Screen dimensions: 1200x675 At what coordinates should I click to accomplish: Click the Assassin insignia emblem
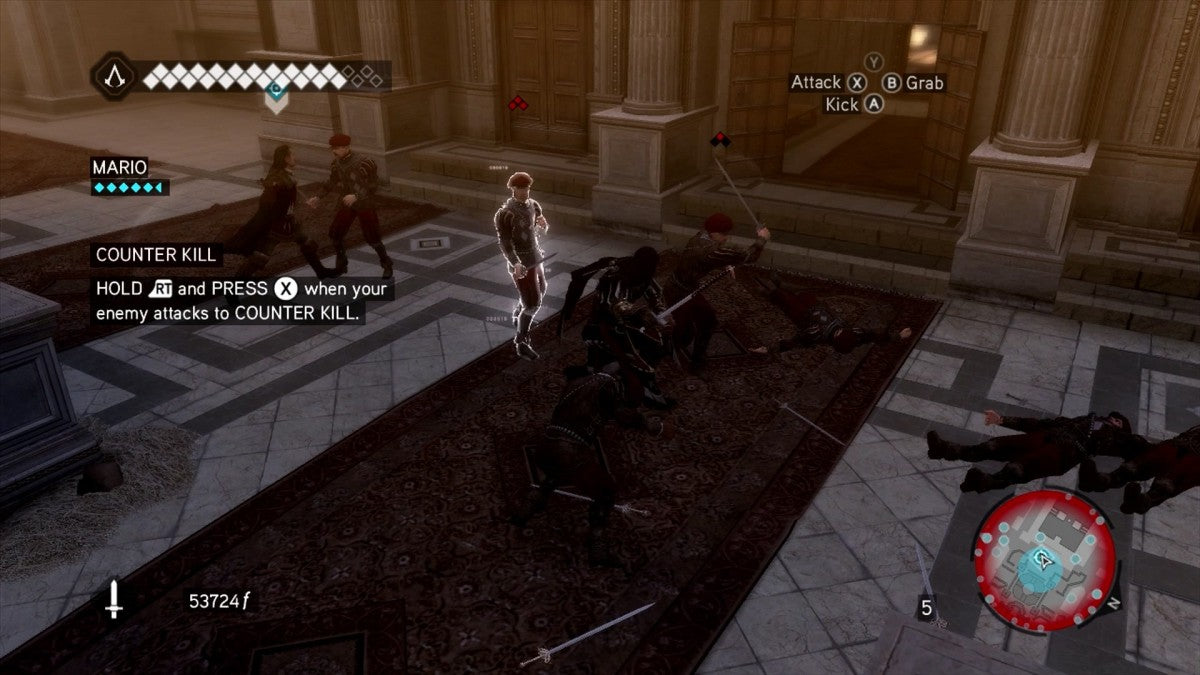point(112,75)
